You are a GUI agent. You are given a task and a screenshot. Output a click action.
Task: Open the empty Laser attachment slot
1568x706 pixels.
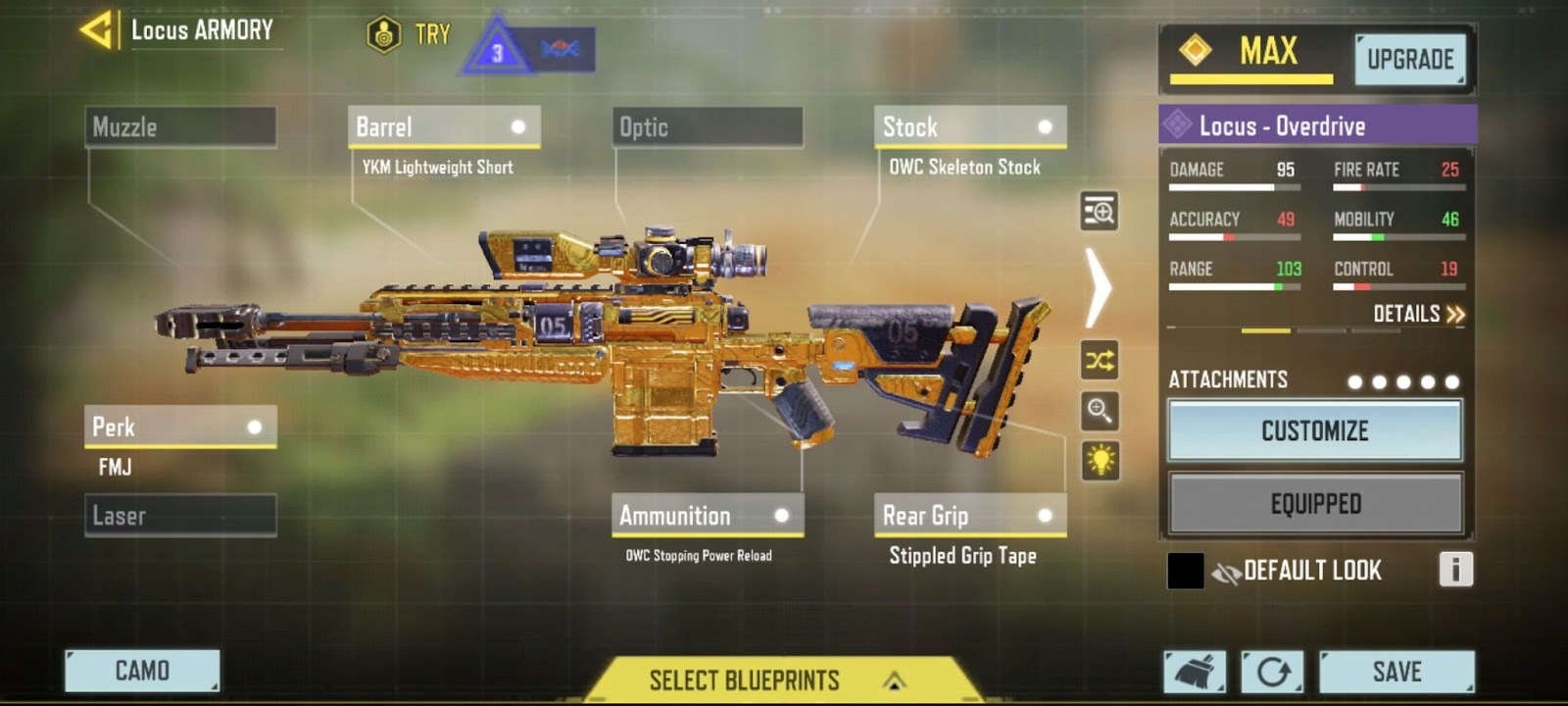pyautogui.click(x=180, y=516)
